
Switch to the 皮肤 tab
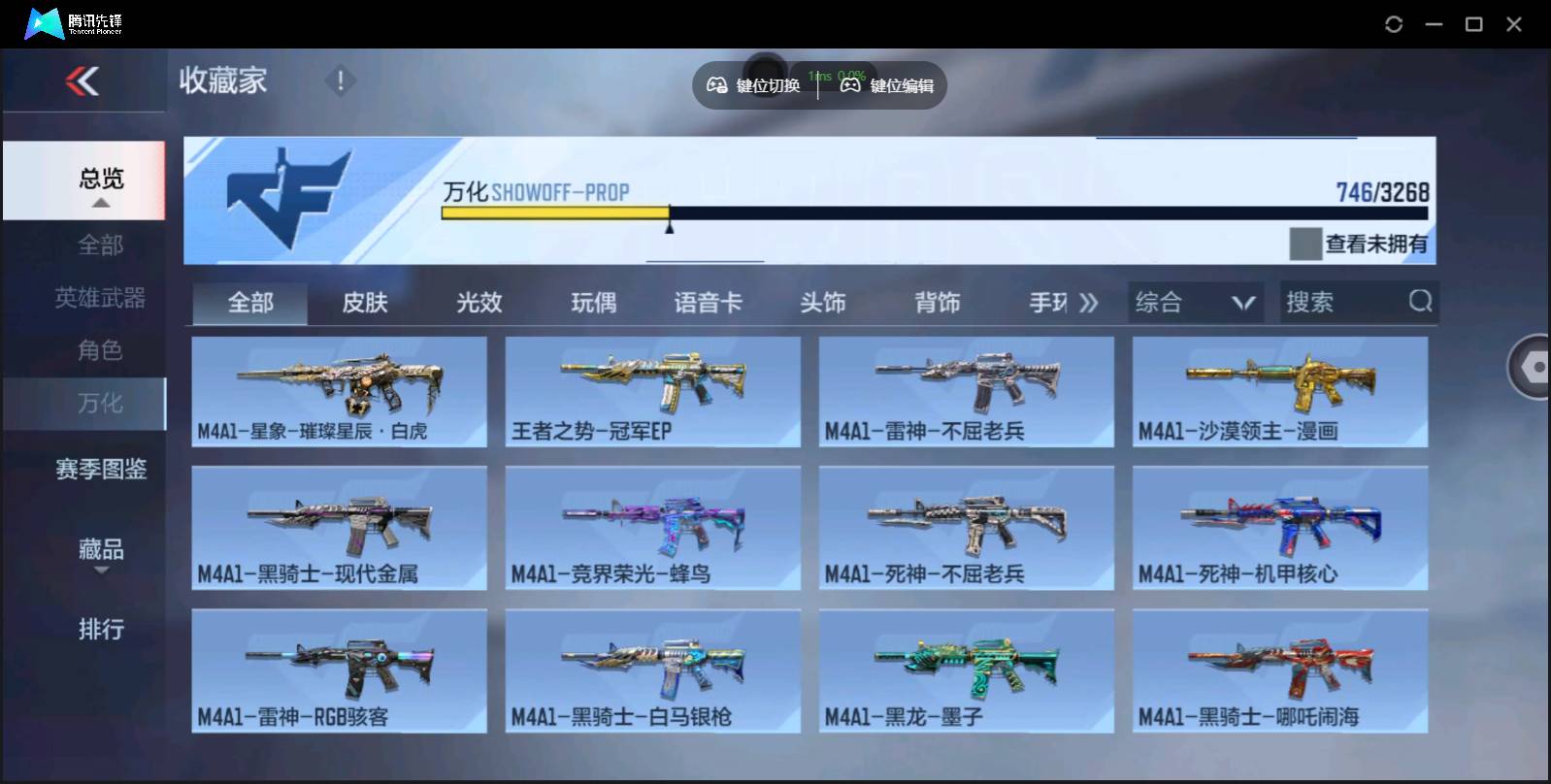coord(365,302)
